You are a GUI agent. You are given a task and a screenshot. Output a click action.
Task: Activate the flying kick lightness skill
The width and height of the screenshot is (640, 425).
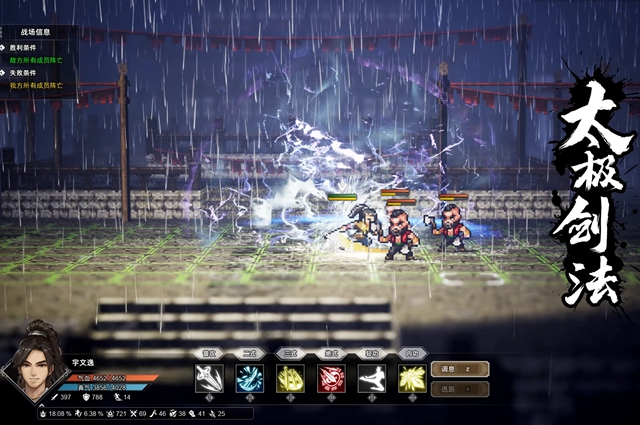pyautogui.click(x=372, y=378)
